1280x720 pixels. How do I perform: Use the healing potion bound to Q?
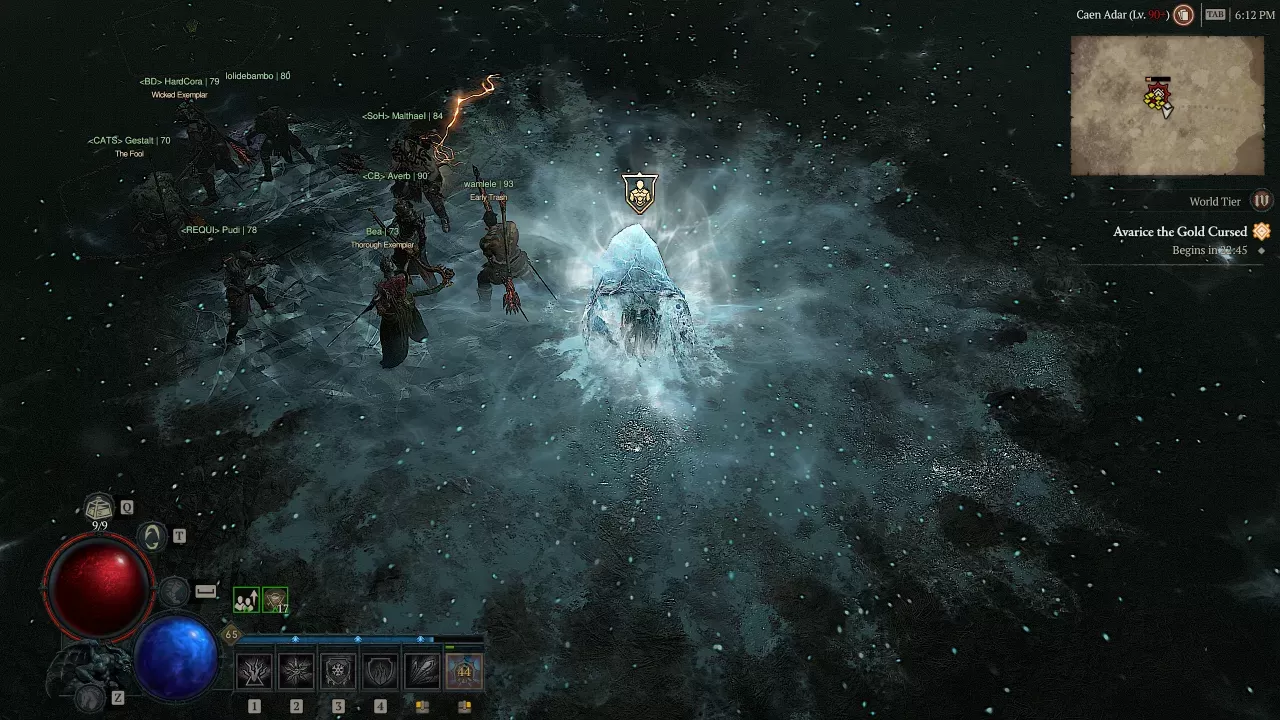[x=99, y=507]
